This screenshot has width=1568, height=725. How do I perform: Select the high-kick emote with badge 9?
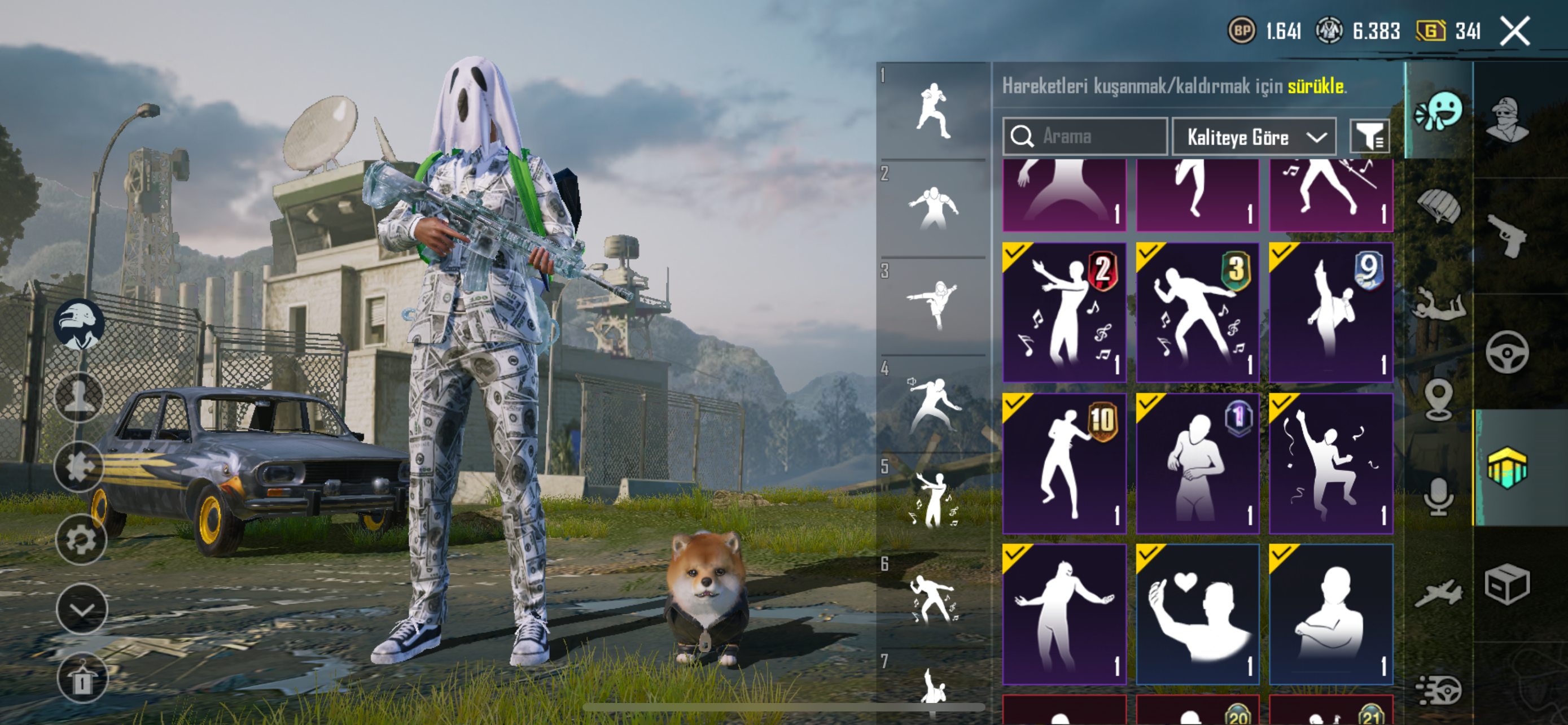click(1330, 312)
